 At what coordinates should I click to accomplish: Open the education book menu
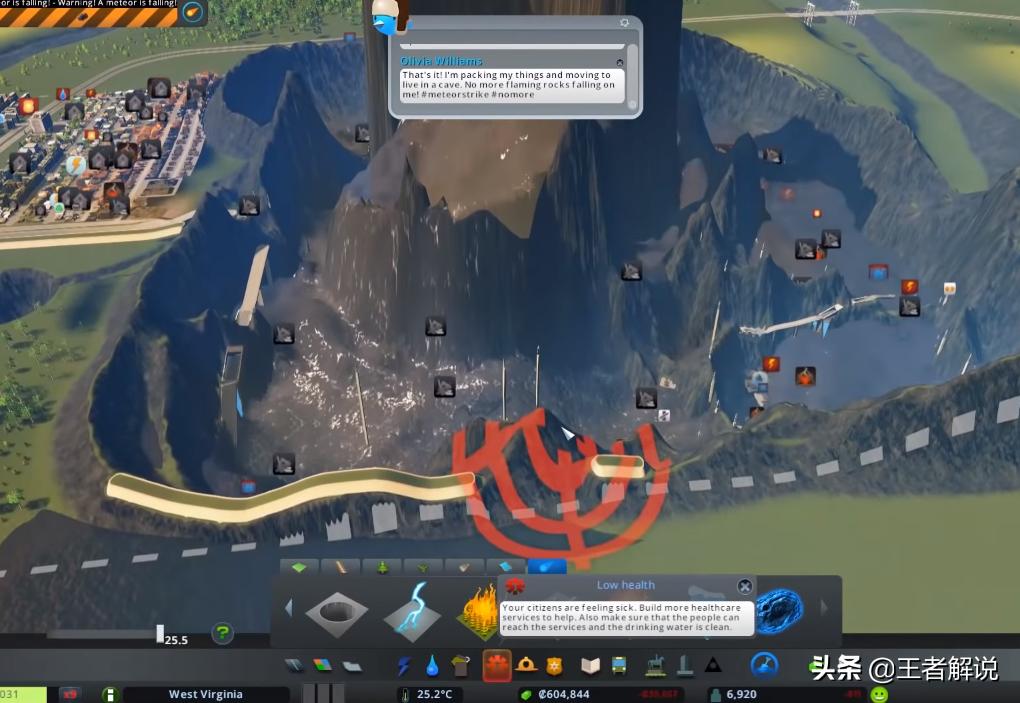click(x=591, y=666)
